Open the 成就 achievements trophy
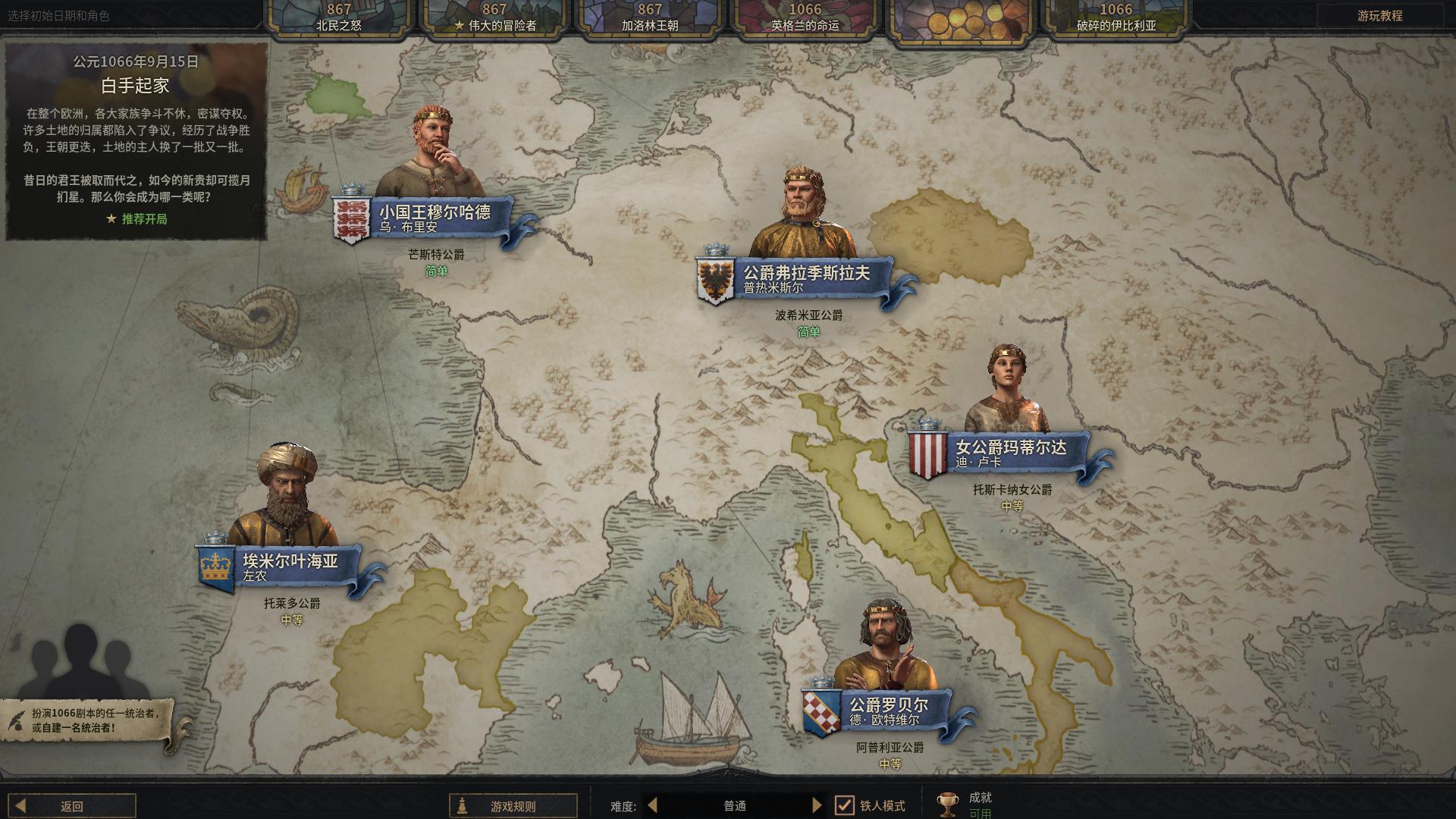The width and height of the screenshot is (1456, 819). coord(948,804)
